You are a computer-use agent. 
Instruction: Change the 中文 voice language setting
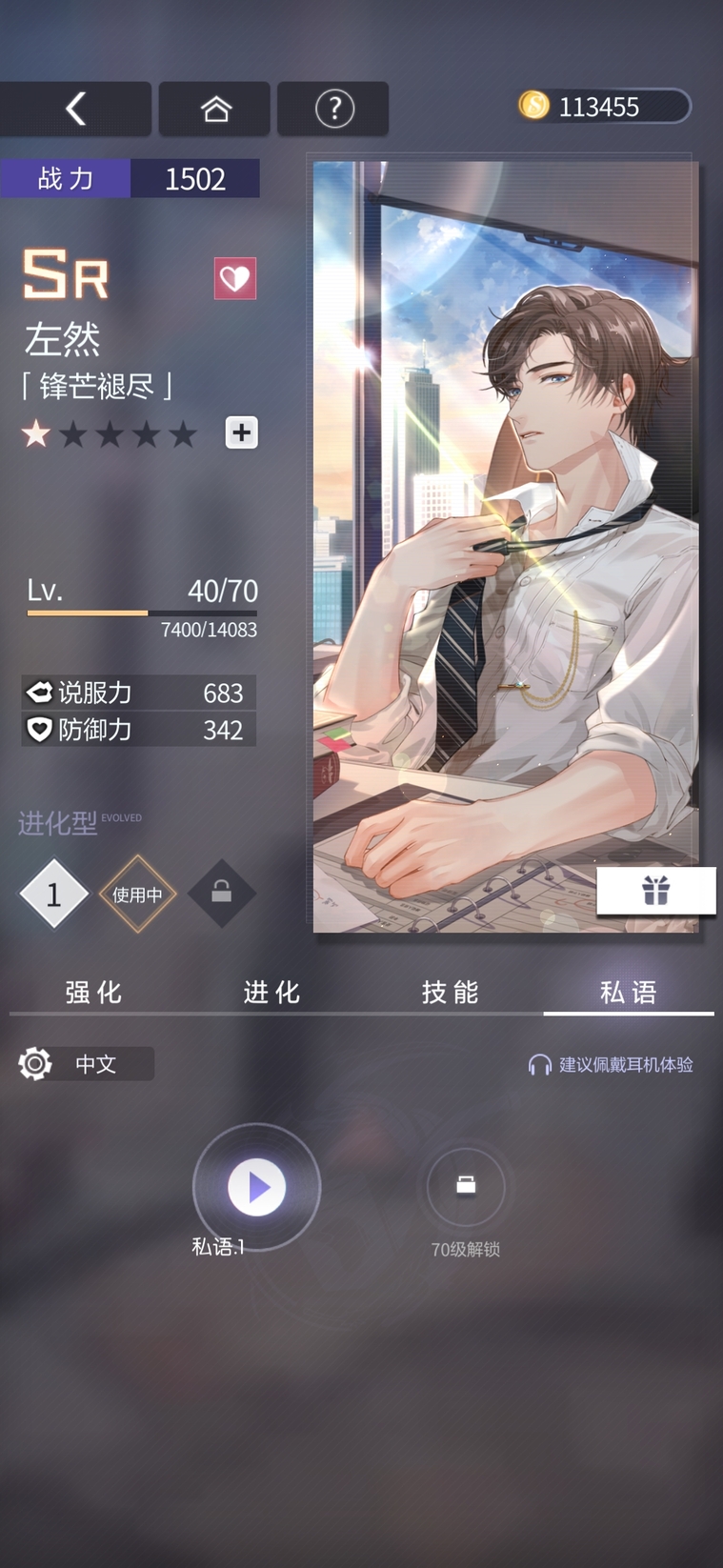(86, 1063)
